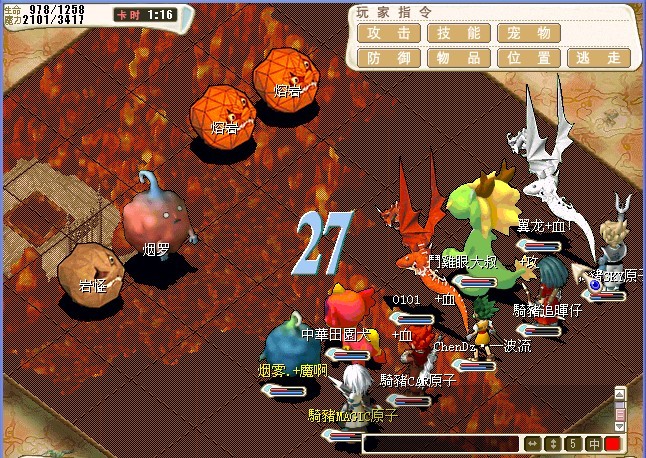
Task: Open the red chat color swatch
Action: click(612, 443)
